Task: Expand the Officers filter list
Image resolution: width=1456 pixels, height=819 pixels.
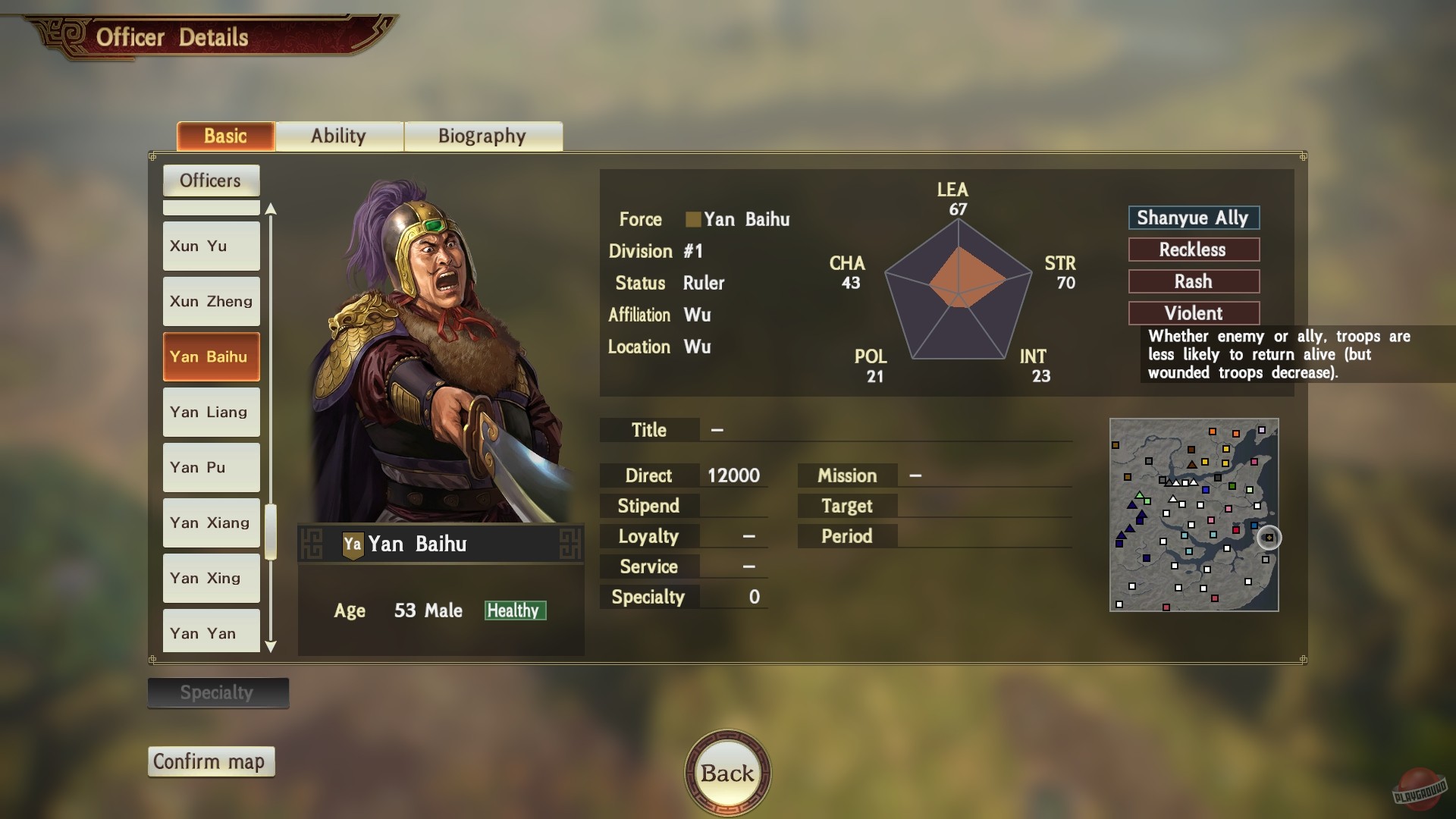Action: 211,180
